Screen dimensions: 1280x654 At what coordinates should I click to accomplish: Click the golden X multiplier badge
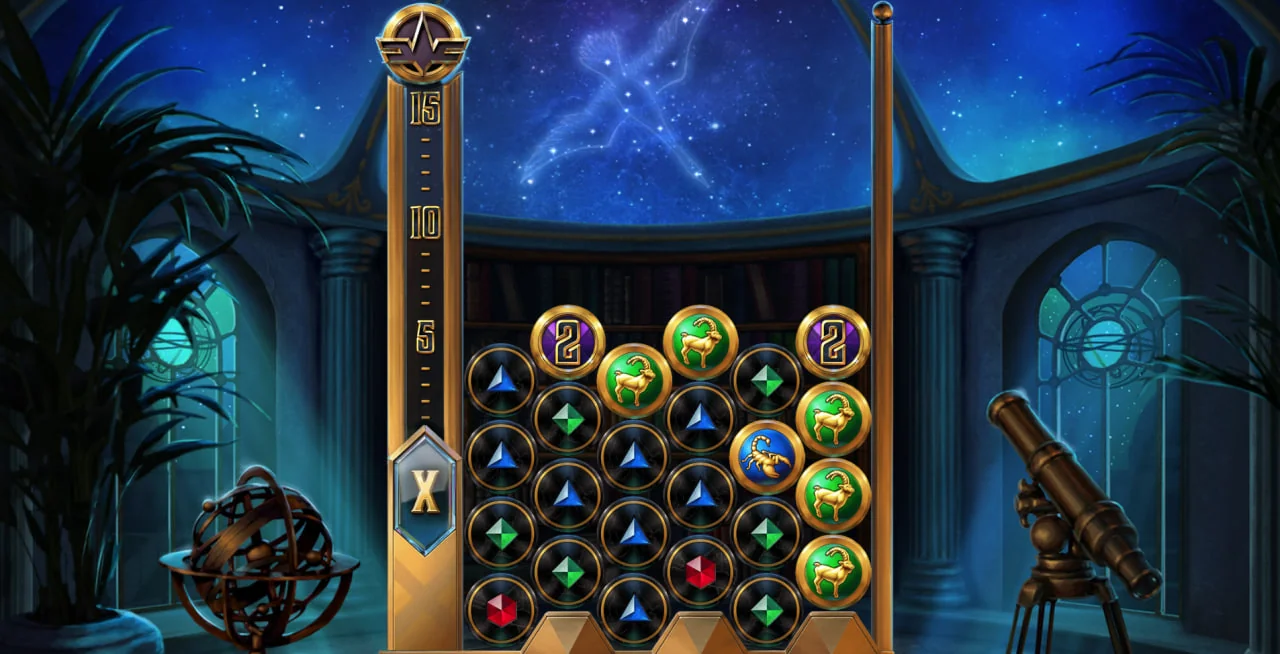425,491
